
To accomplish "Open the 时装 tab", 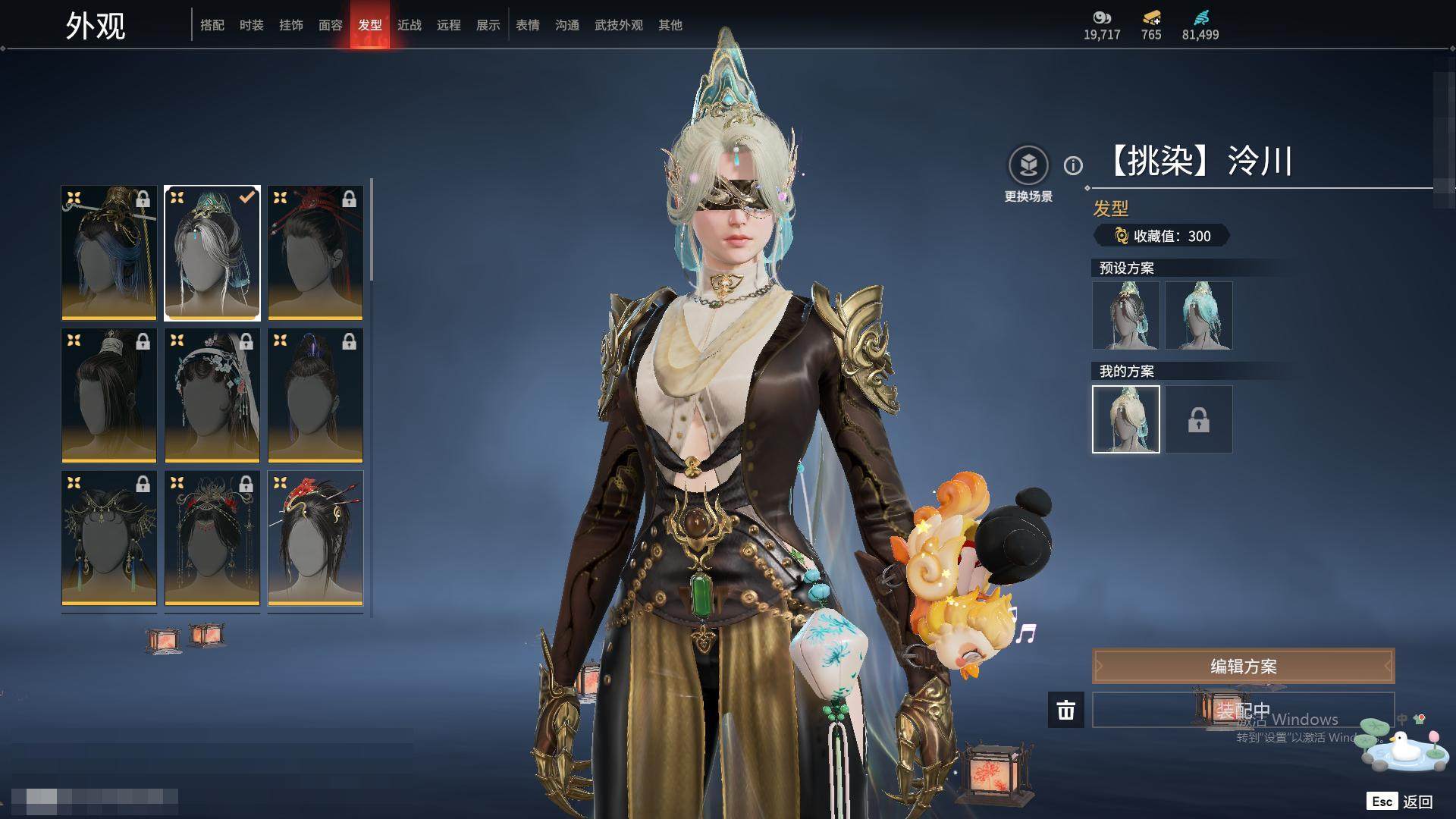I will coord(252,25).
